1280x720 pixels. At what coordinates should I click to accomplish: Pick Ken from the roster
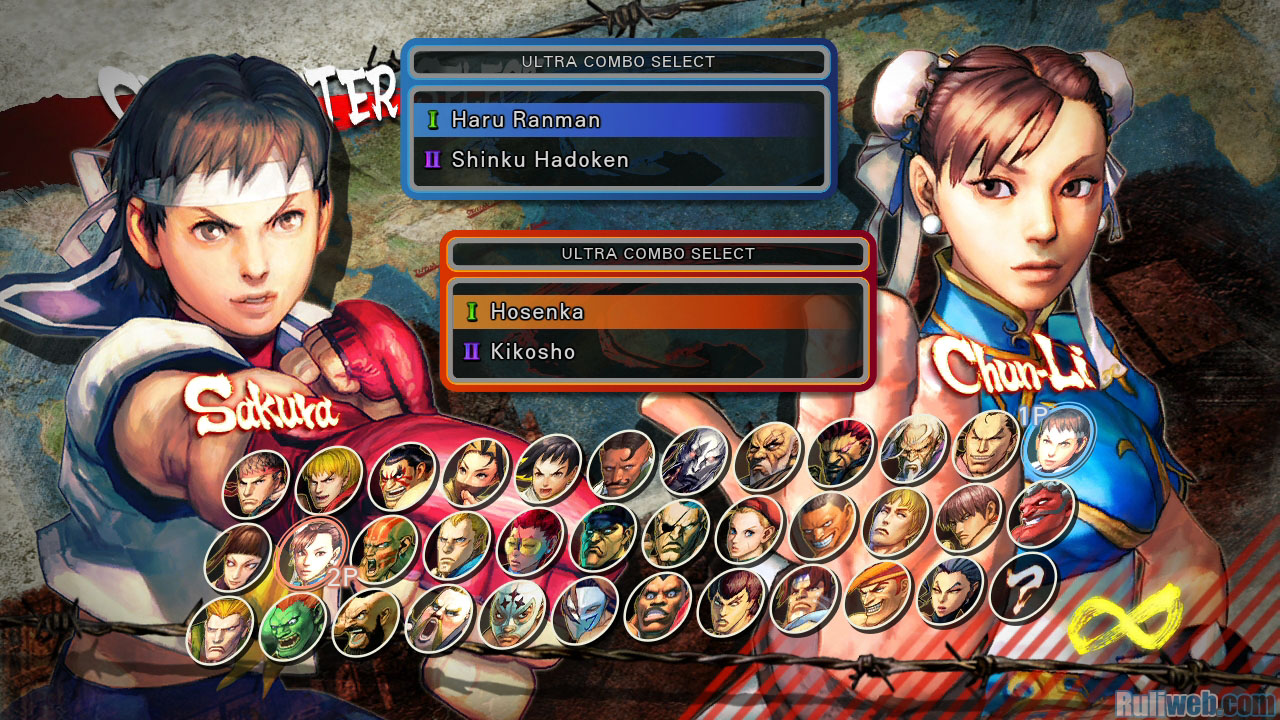point(328,480)
